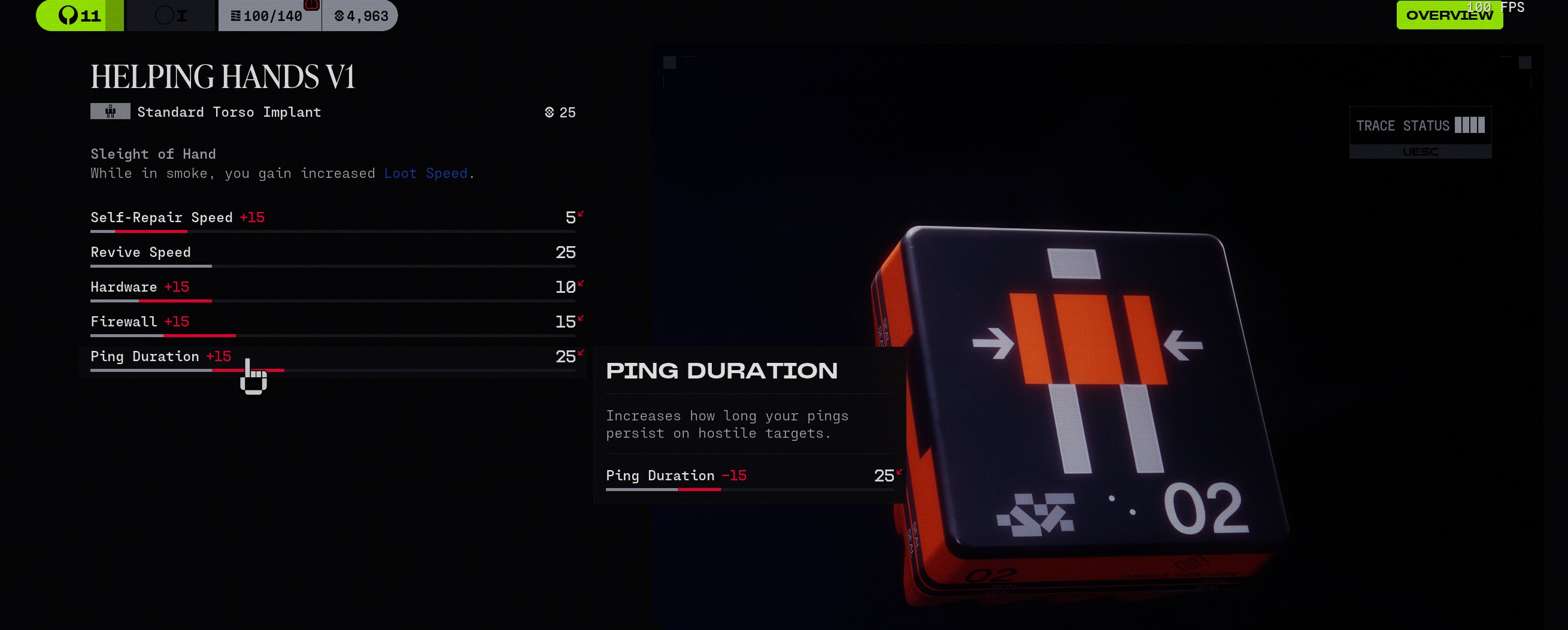Open the 100/140 vault capacity tab
Viewport: 1568px width, 630px height.
coord(268,16)
